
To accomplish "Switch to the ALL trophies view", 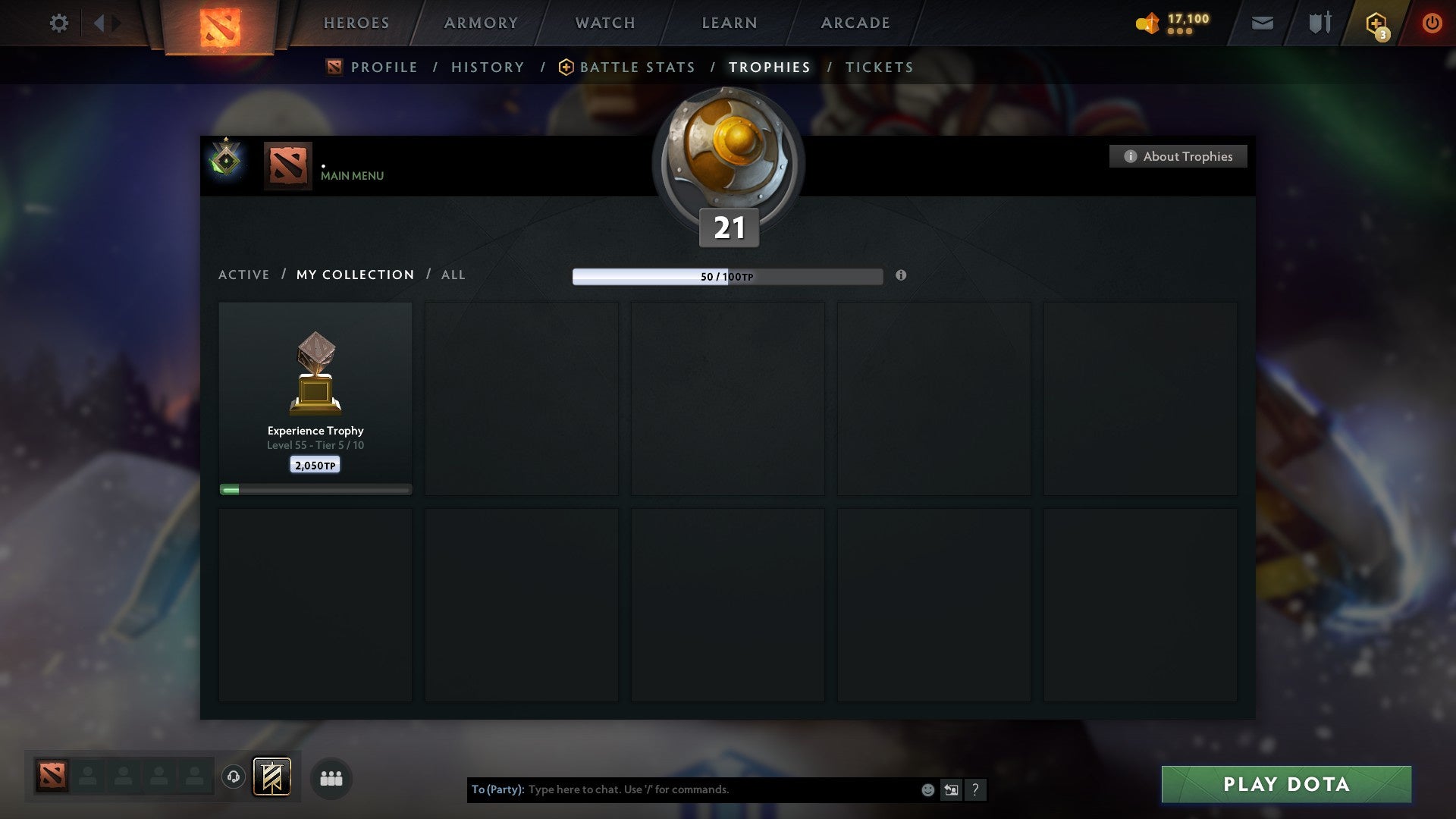I will click(x=453, y=275).
